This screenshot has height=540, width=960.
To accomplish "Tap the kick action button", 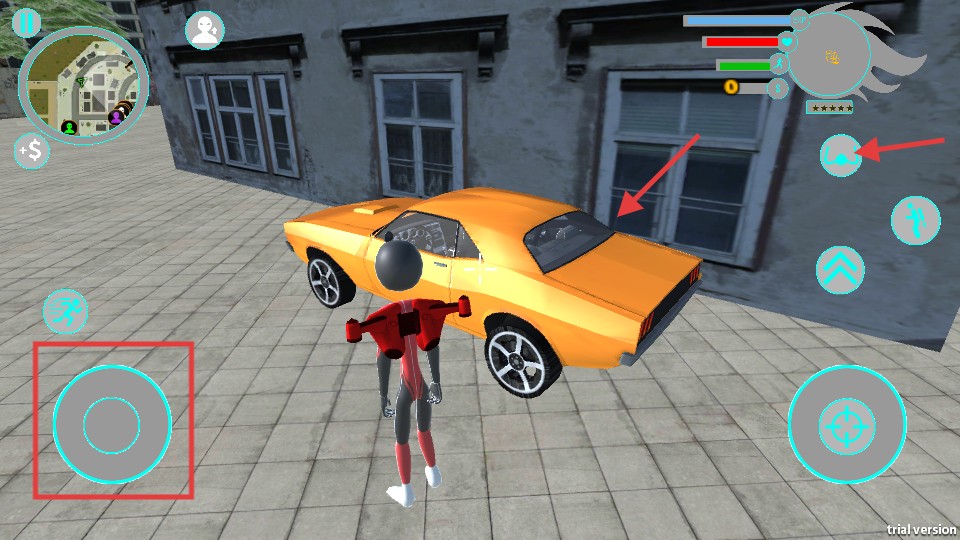I will pyautogui.click(x=916, y=219).
